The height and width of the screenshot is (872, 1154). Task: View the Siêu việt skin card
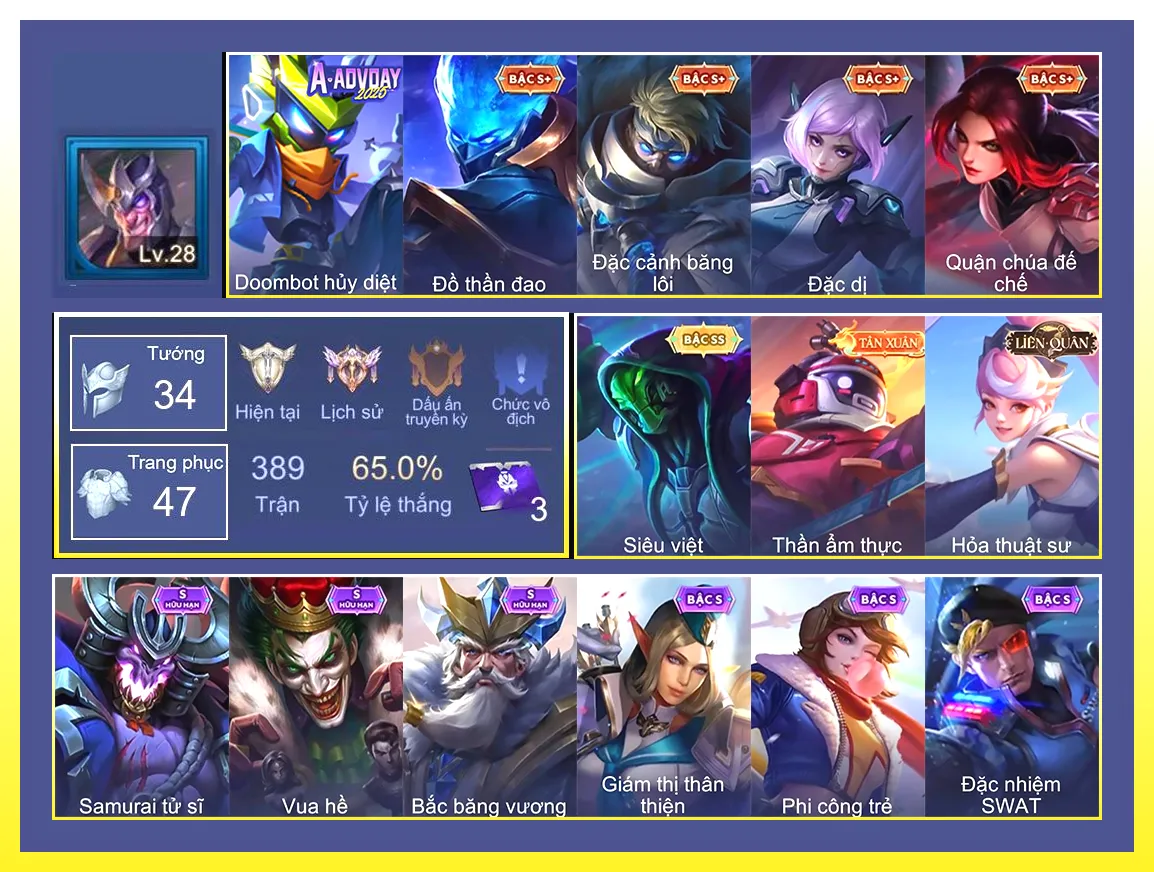coord(663,435)
